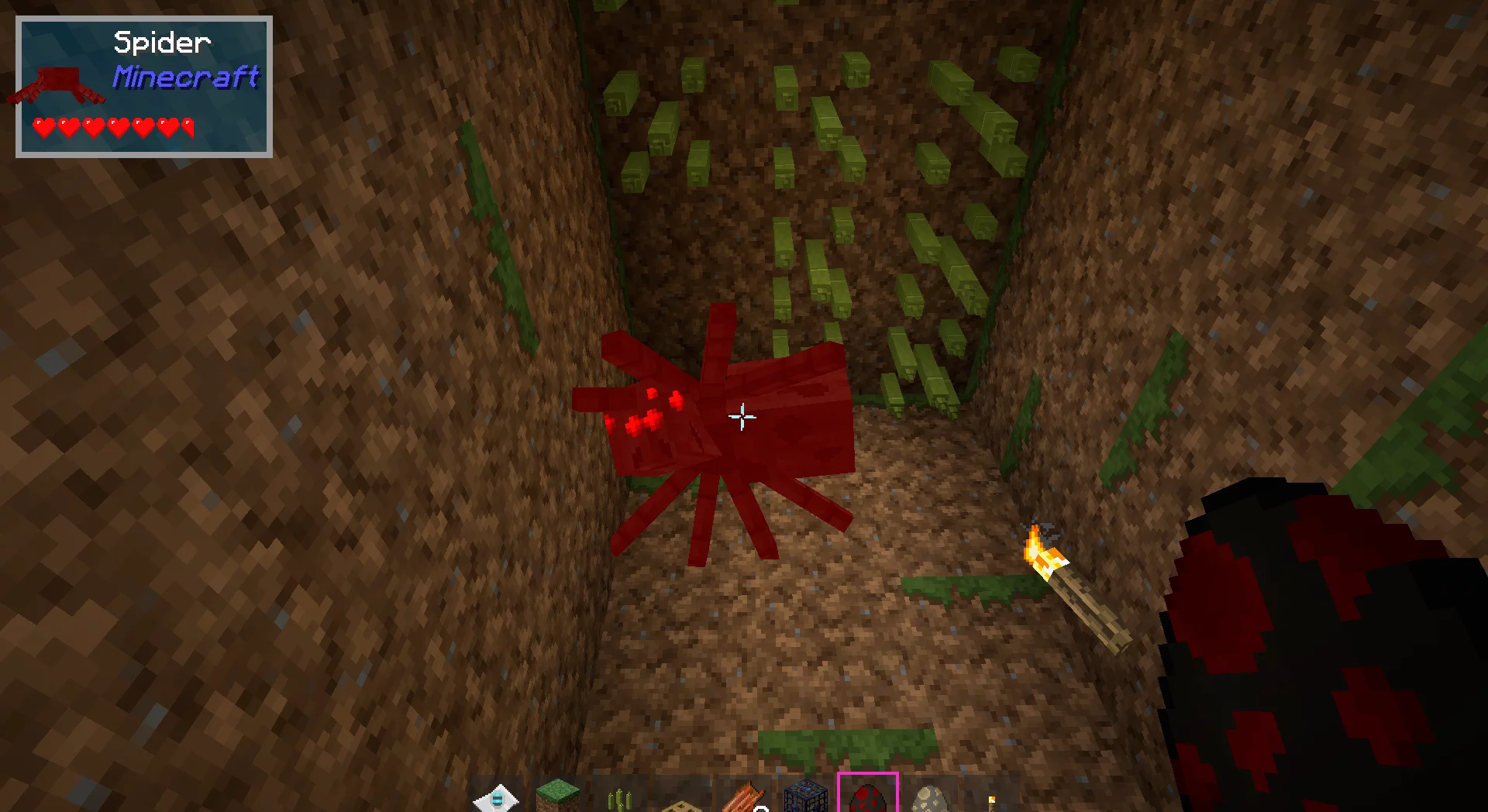
Task: Select the torch hotbar slot
Action: click(x=992, y=801)
